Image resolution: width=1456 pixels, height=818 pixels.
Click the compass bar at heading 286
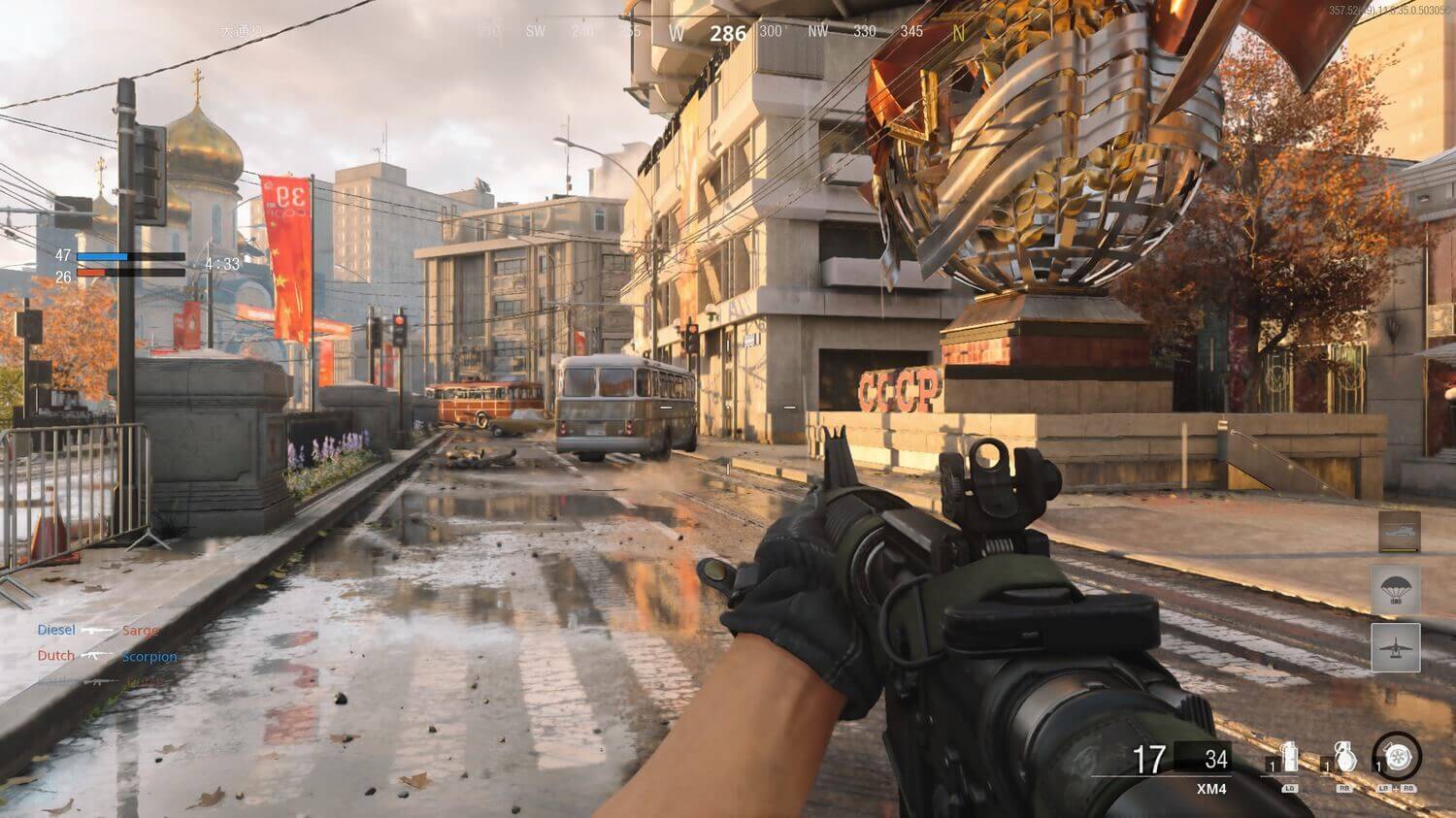[727, 34]
